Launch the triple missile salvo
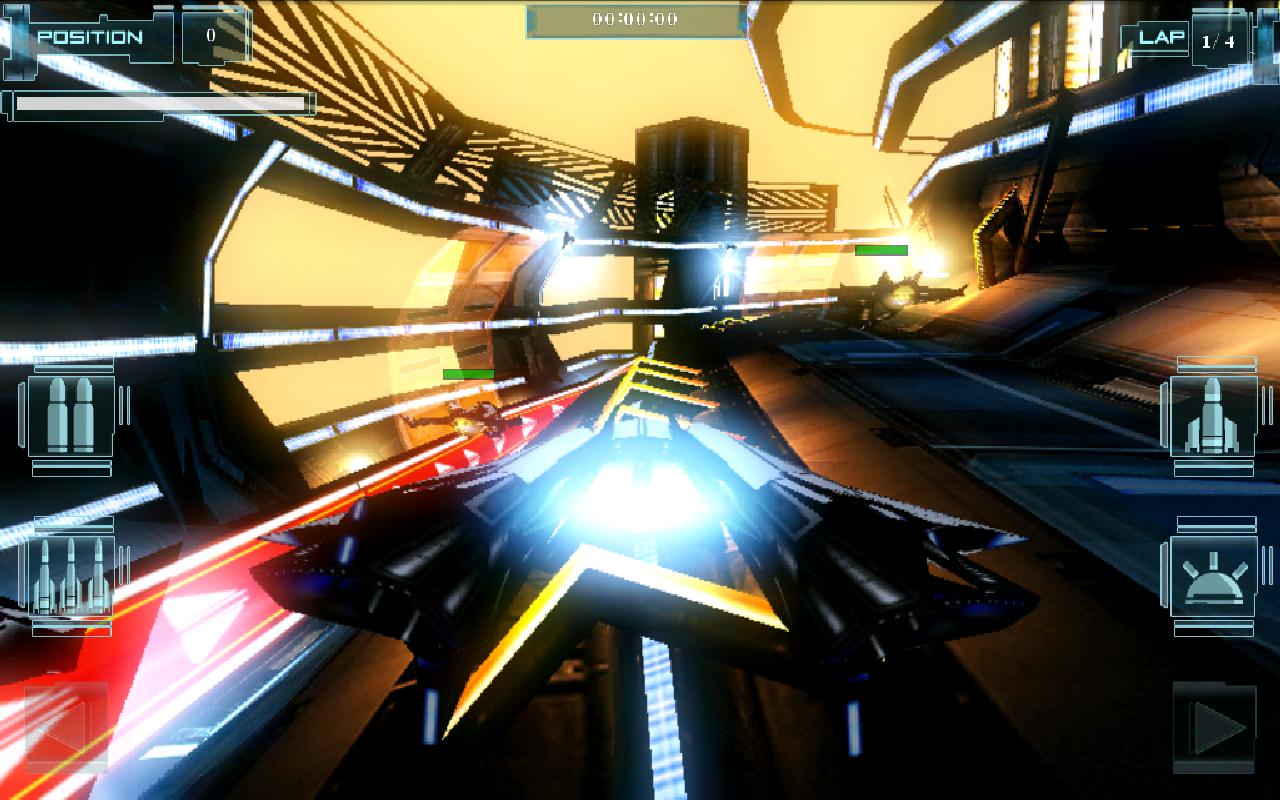Viewport: 1280px width, 800px height. (x=71, y=577)
